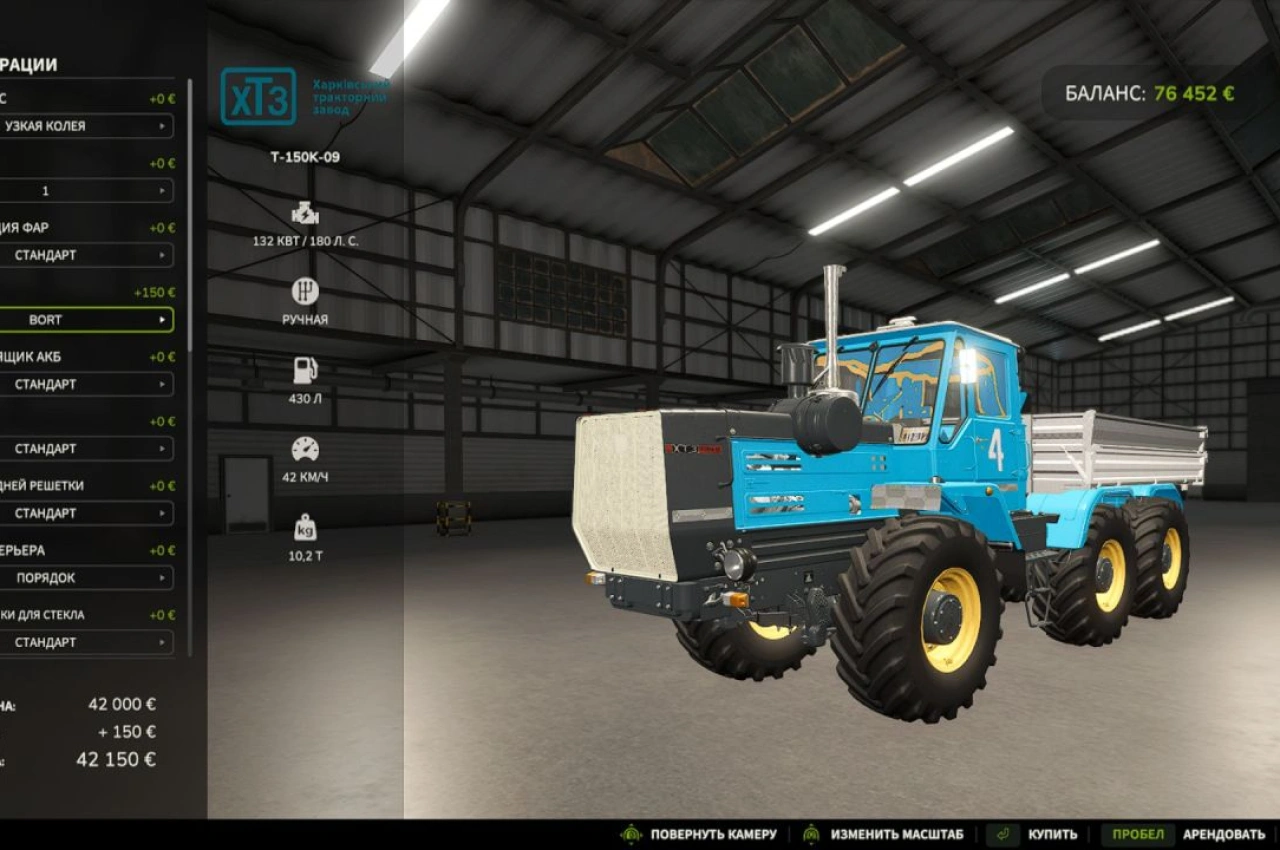This screenshot has height=850, width=1280.
Task: Click the XT3 Kharkiv Tractor Plant logo
Action: pyautogui.click(x=261, y=99)
